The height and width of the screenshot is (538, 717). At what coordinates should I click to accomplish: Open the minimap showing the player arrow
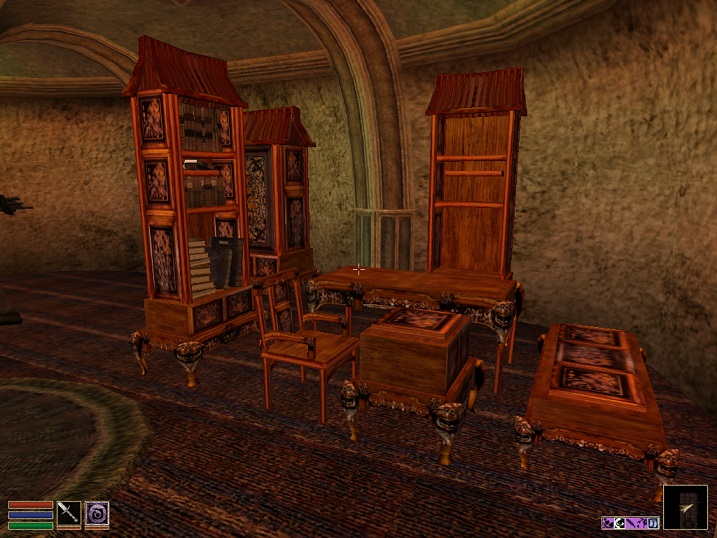tap(685, 507)
